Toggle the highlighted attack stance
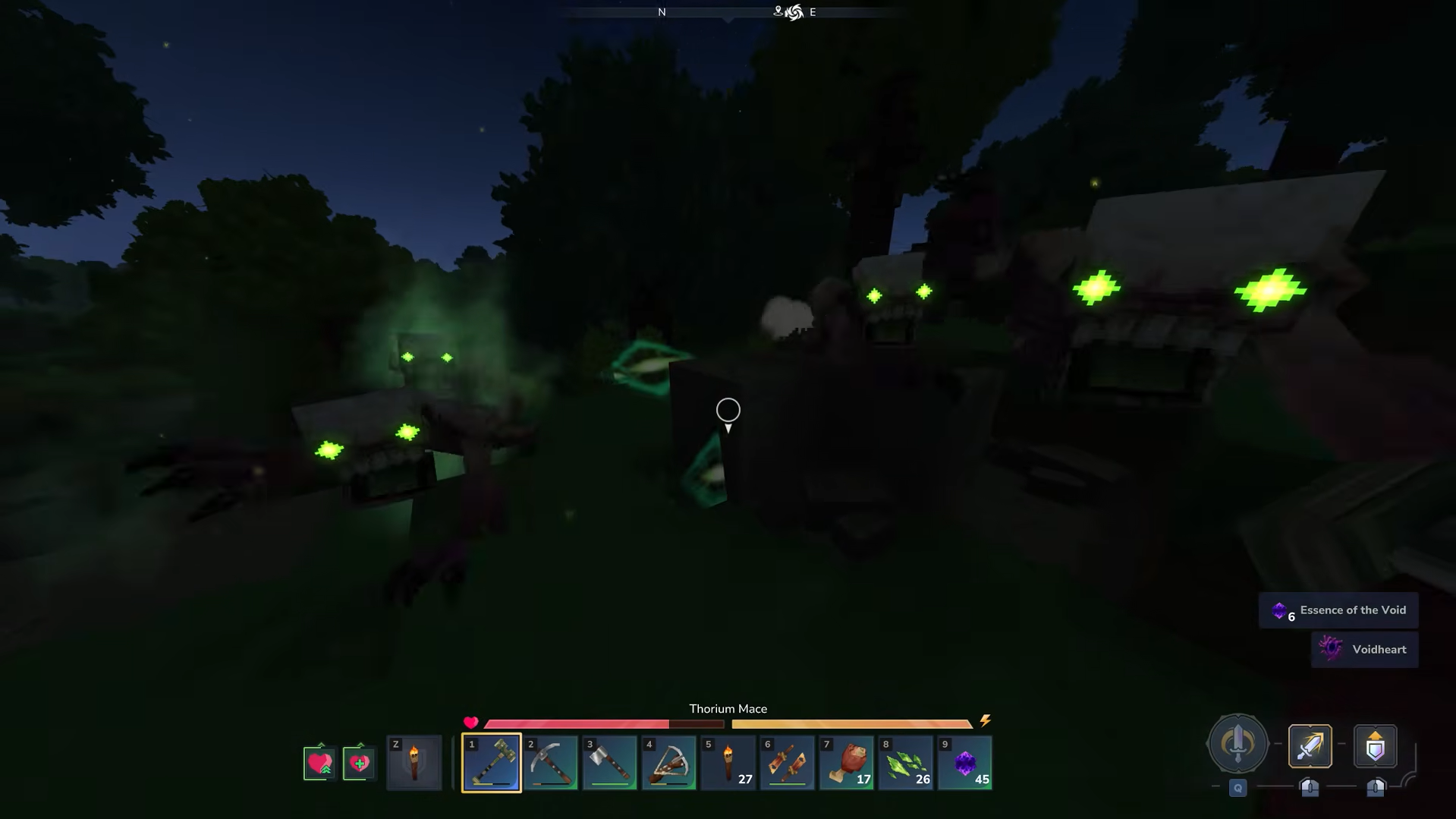Image resolution: width=1456 pixels, height=819 pixels. point(1309,746)
